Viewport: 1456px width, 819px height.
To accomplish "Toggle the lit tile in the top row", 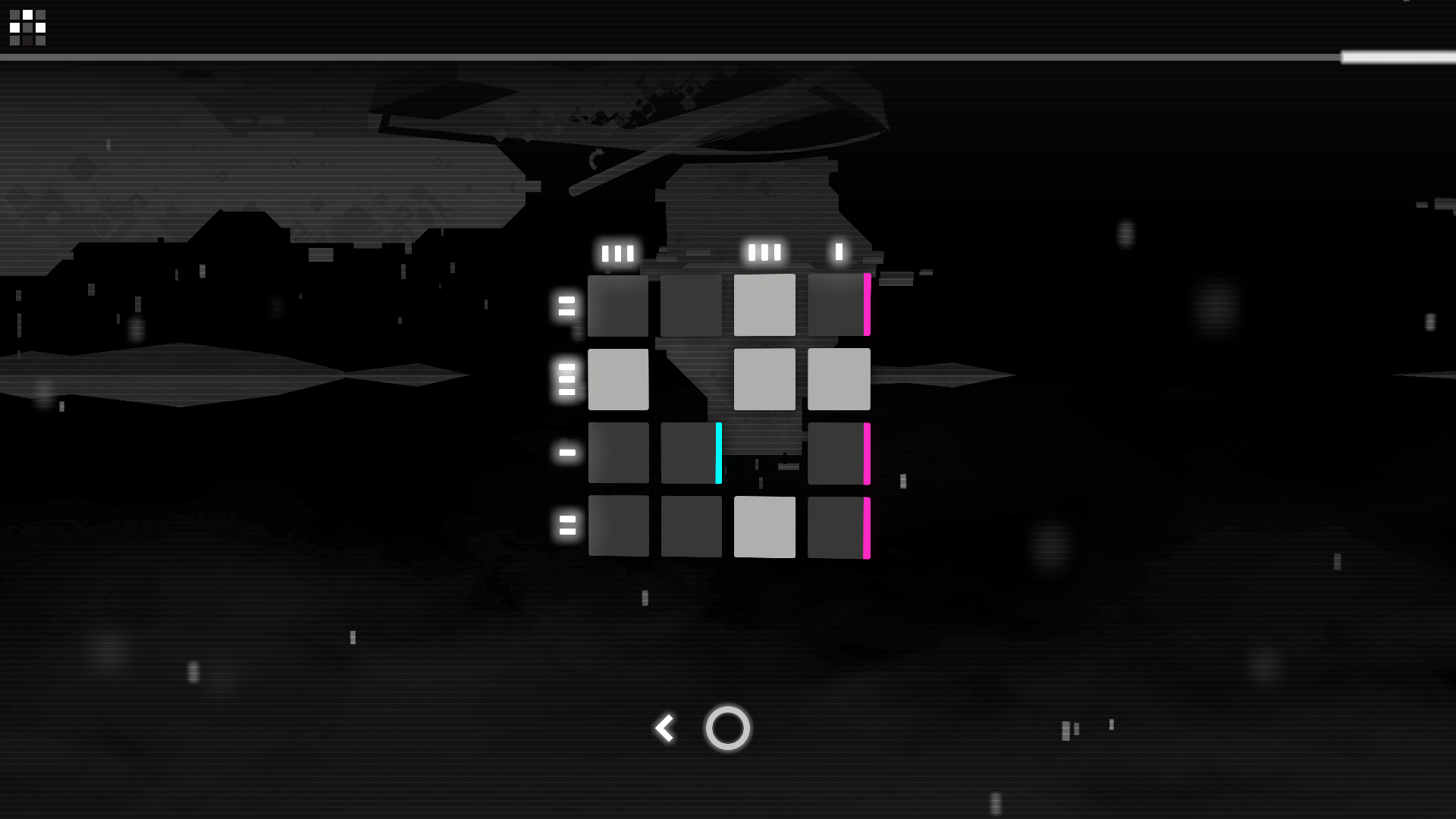I will (764, 305).
